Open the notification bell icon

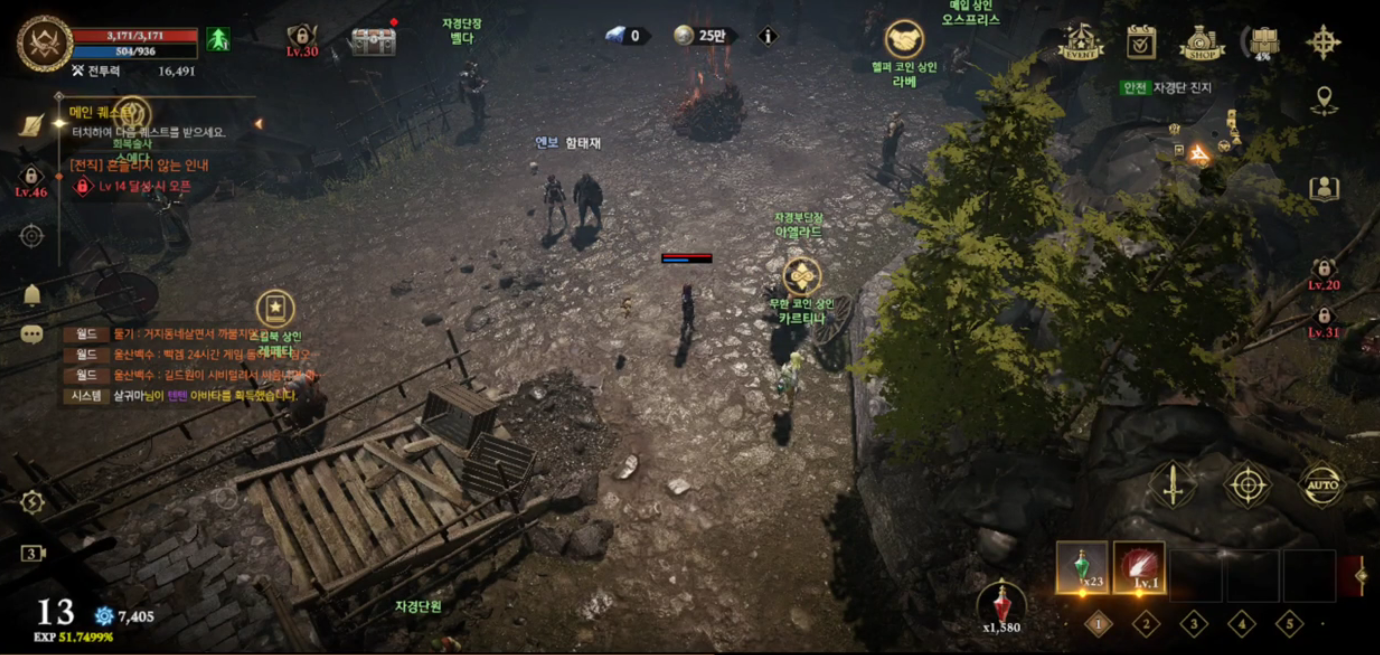point(32,294)
